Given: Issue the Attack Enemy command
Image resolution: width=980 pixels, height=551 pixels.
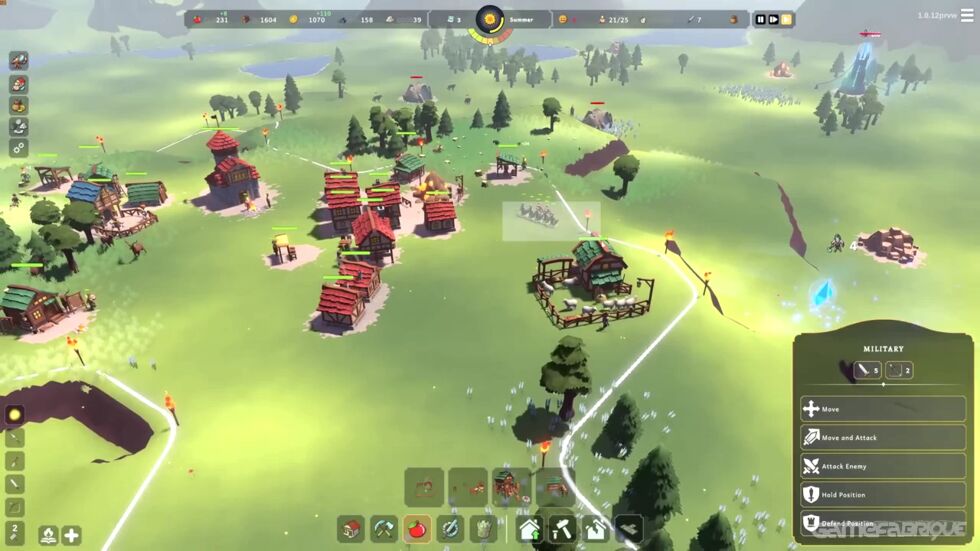Looking at the screenshot, I should (882, 466).
